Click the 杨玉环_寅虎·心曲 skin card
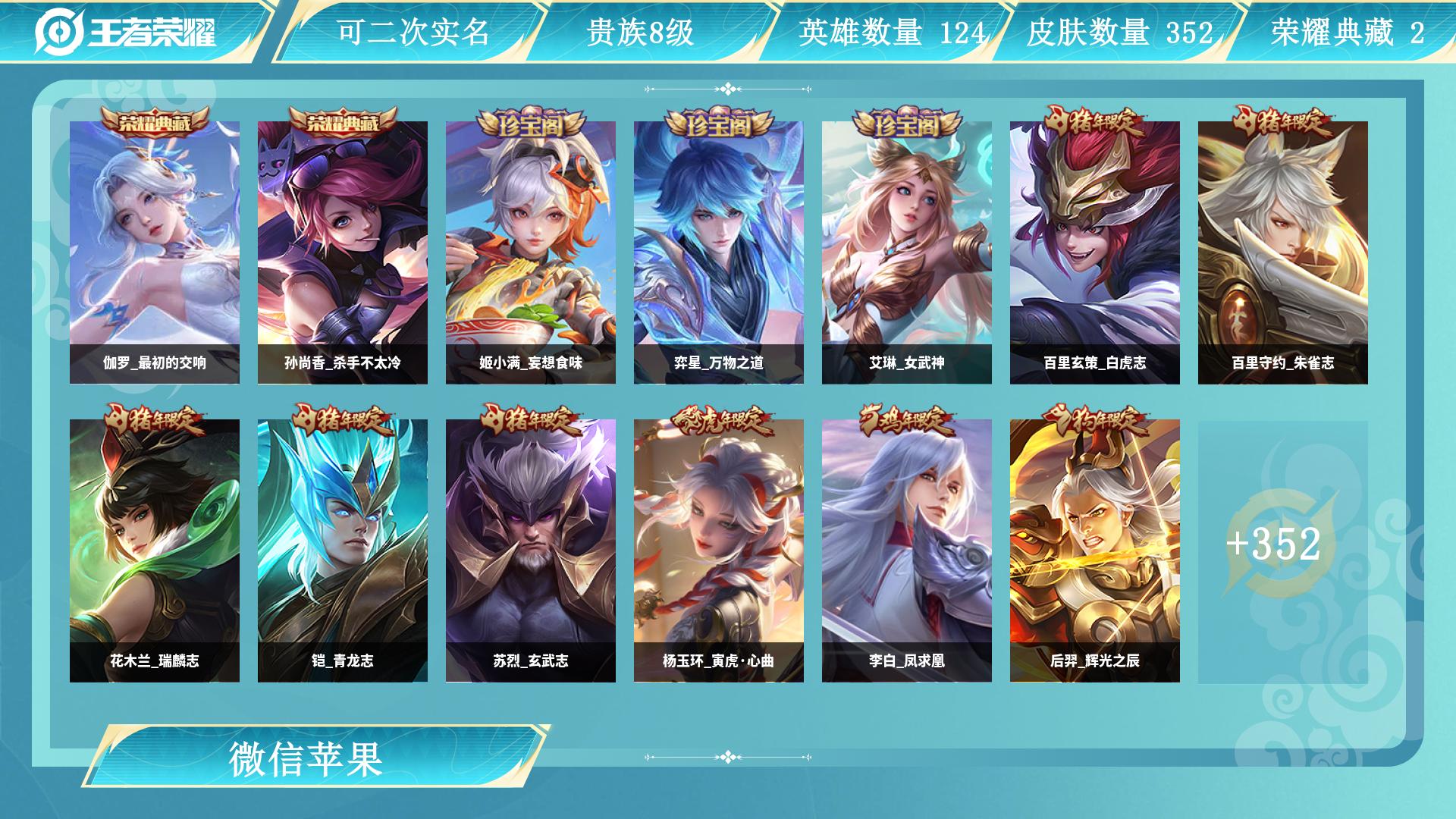This screenshot has width=1456, height=819. (719, 551)
